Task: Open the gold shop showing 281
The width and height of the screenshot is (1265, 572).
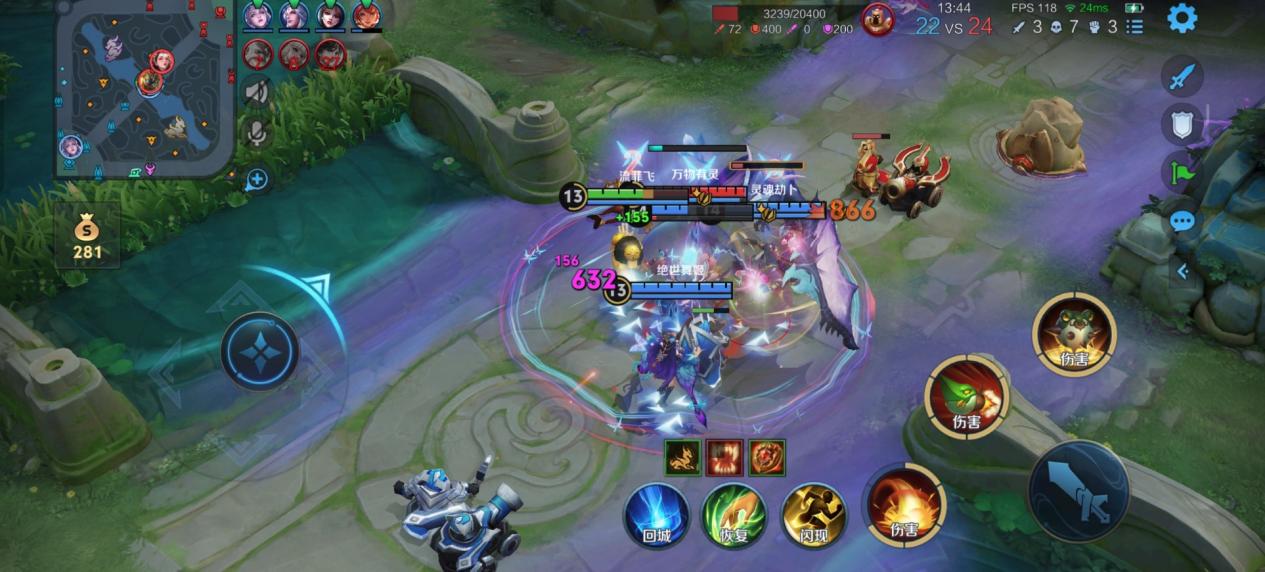Action: click(87, 236)
